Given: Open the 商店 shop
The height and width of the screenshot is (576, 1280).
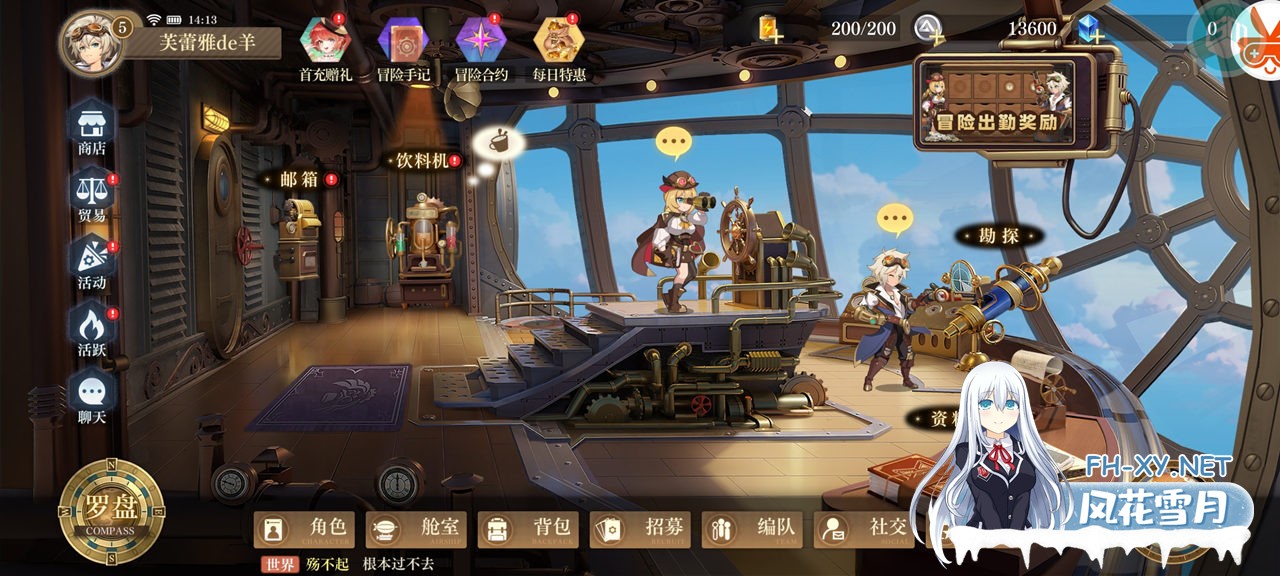Looking at the screenshot, I should pos(92,125).
